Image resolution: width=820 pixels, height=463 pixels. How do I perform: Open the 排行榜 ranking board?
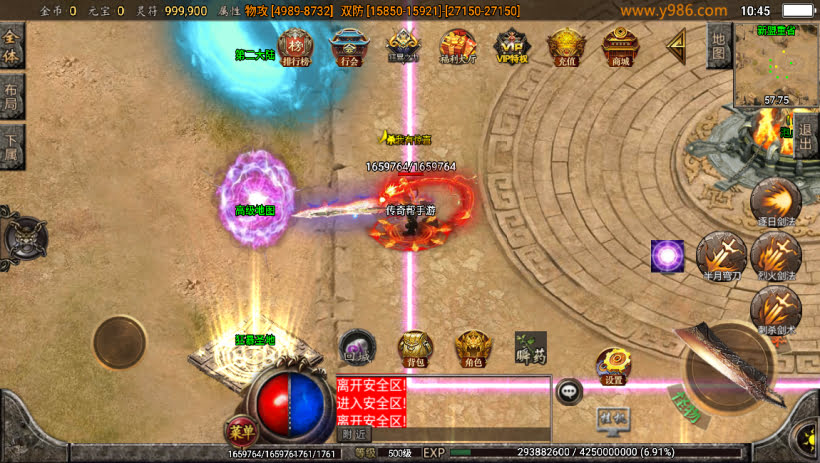294,45
